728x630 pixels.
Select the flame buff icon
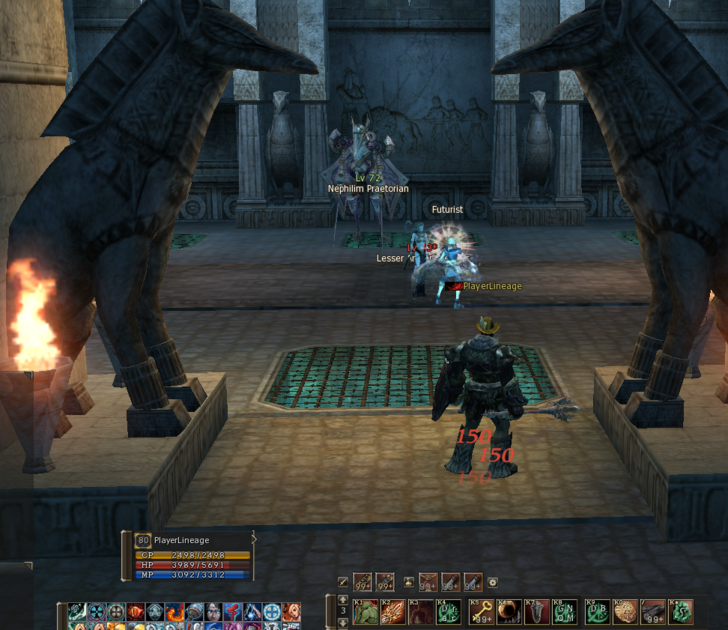173,612
